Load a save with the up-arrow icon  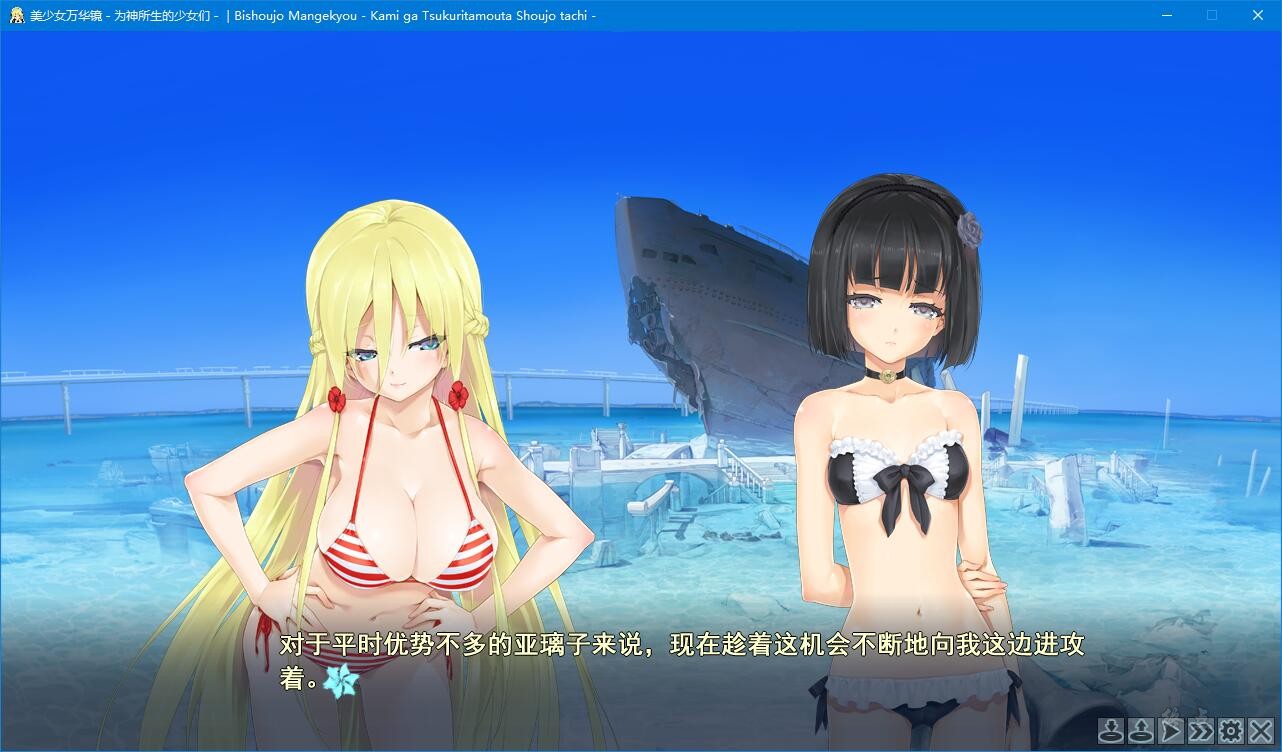coord(1140,731)
